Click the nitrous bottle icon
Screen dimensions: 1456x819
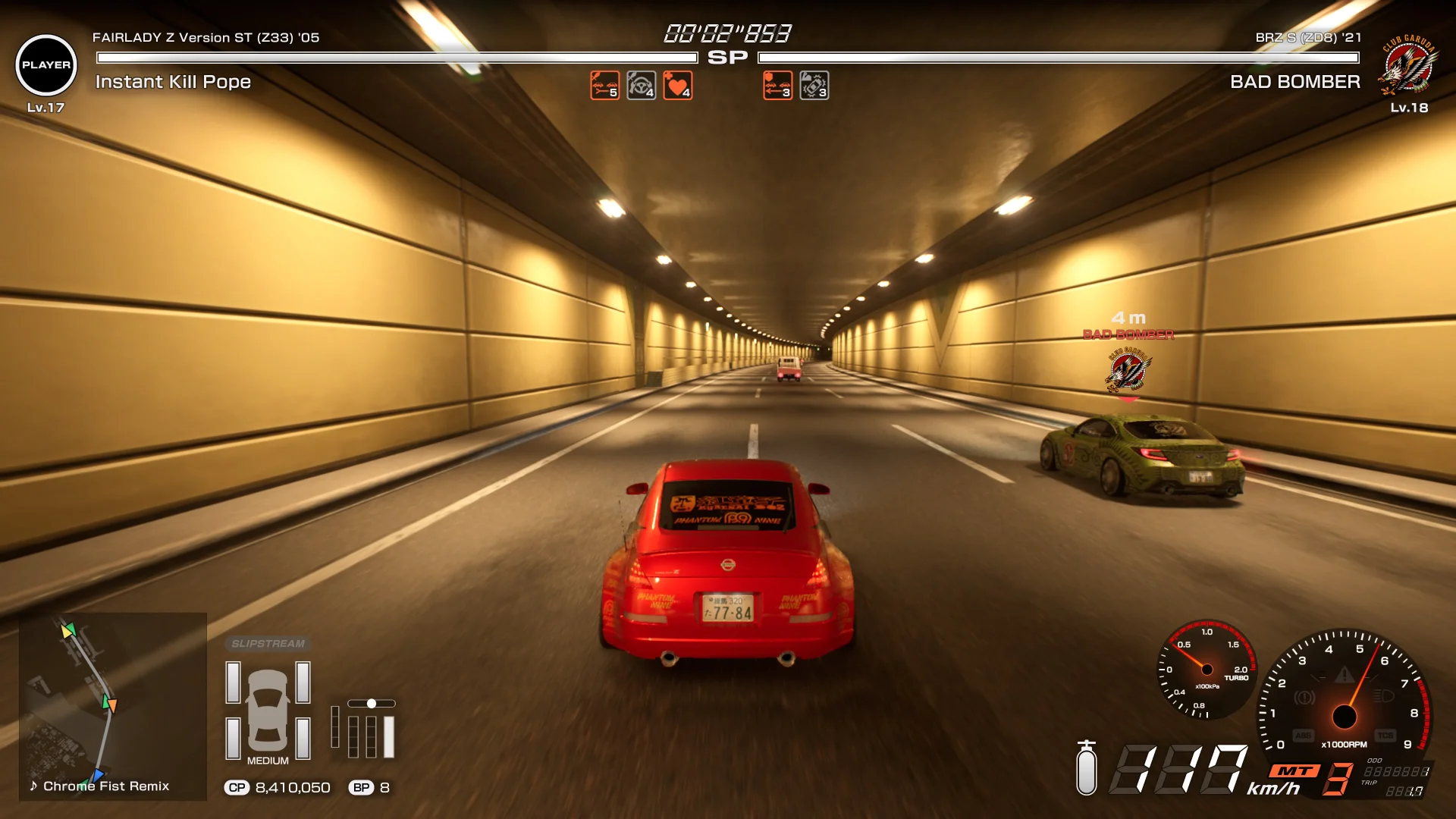(1087, 768)
